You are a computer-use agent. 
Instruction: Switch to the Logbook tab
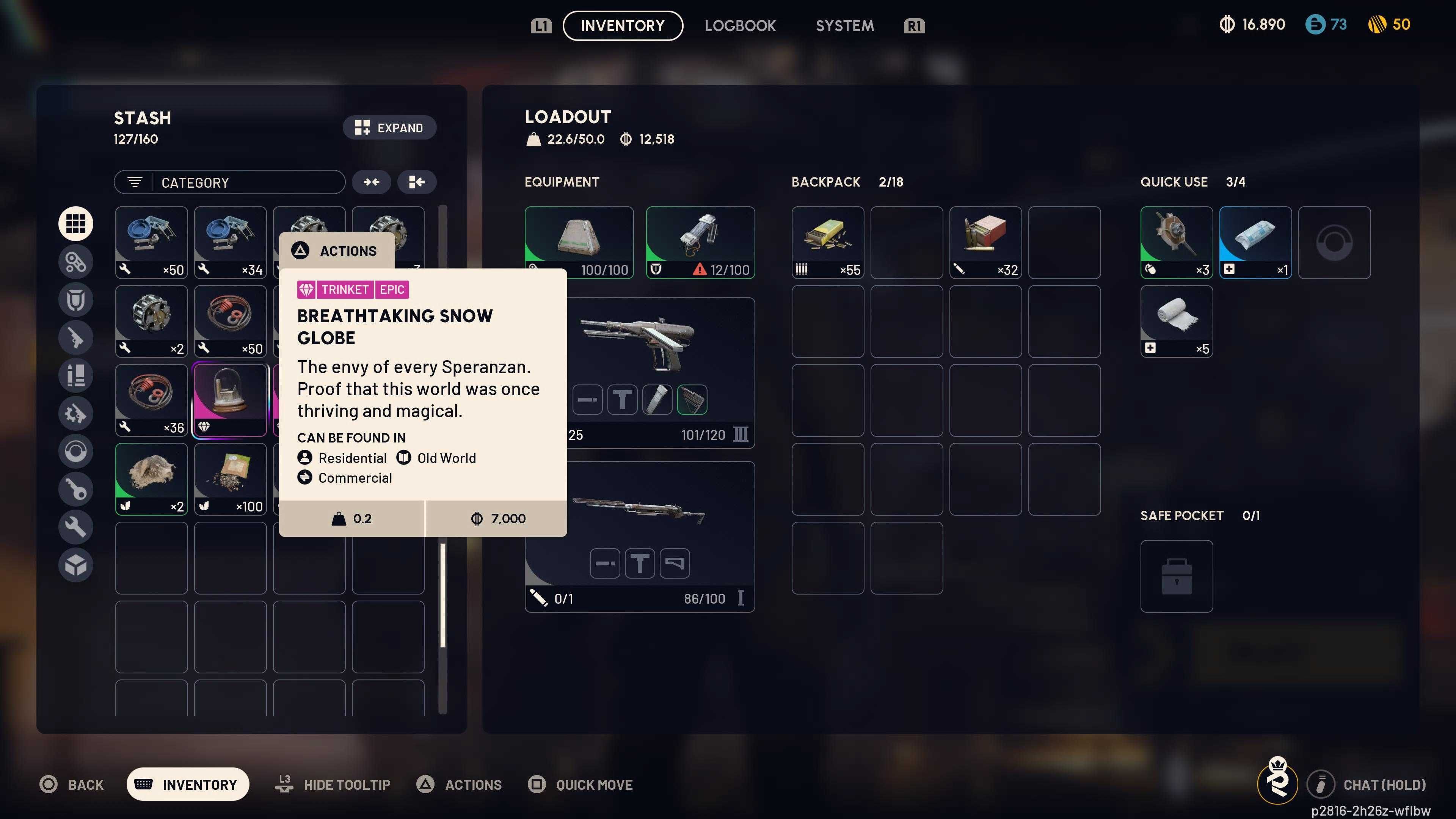740,26
